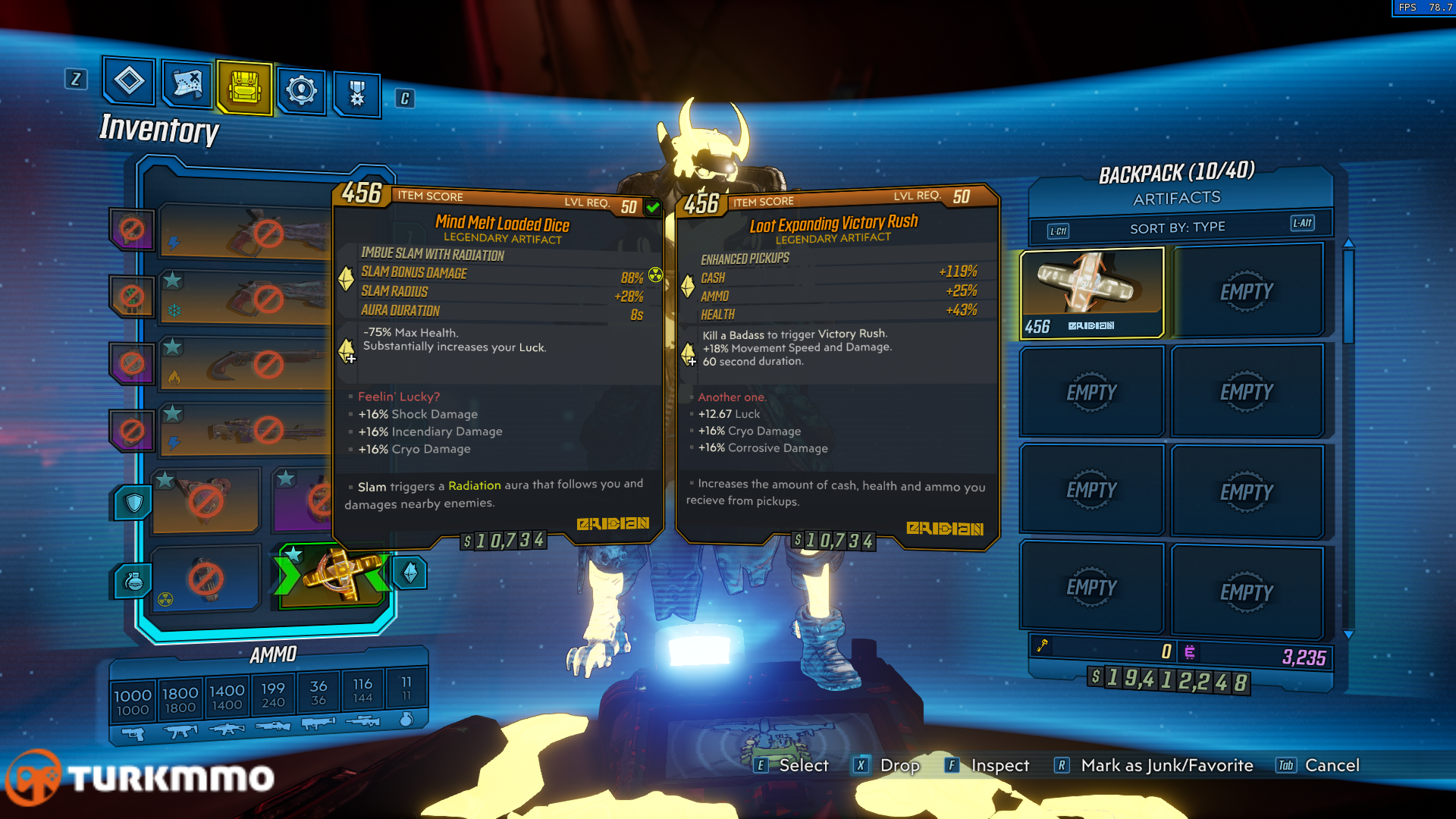Select the Loot Expanding Victory Rush artifact in backpack

[1092, 292]
